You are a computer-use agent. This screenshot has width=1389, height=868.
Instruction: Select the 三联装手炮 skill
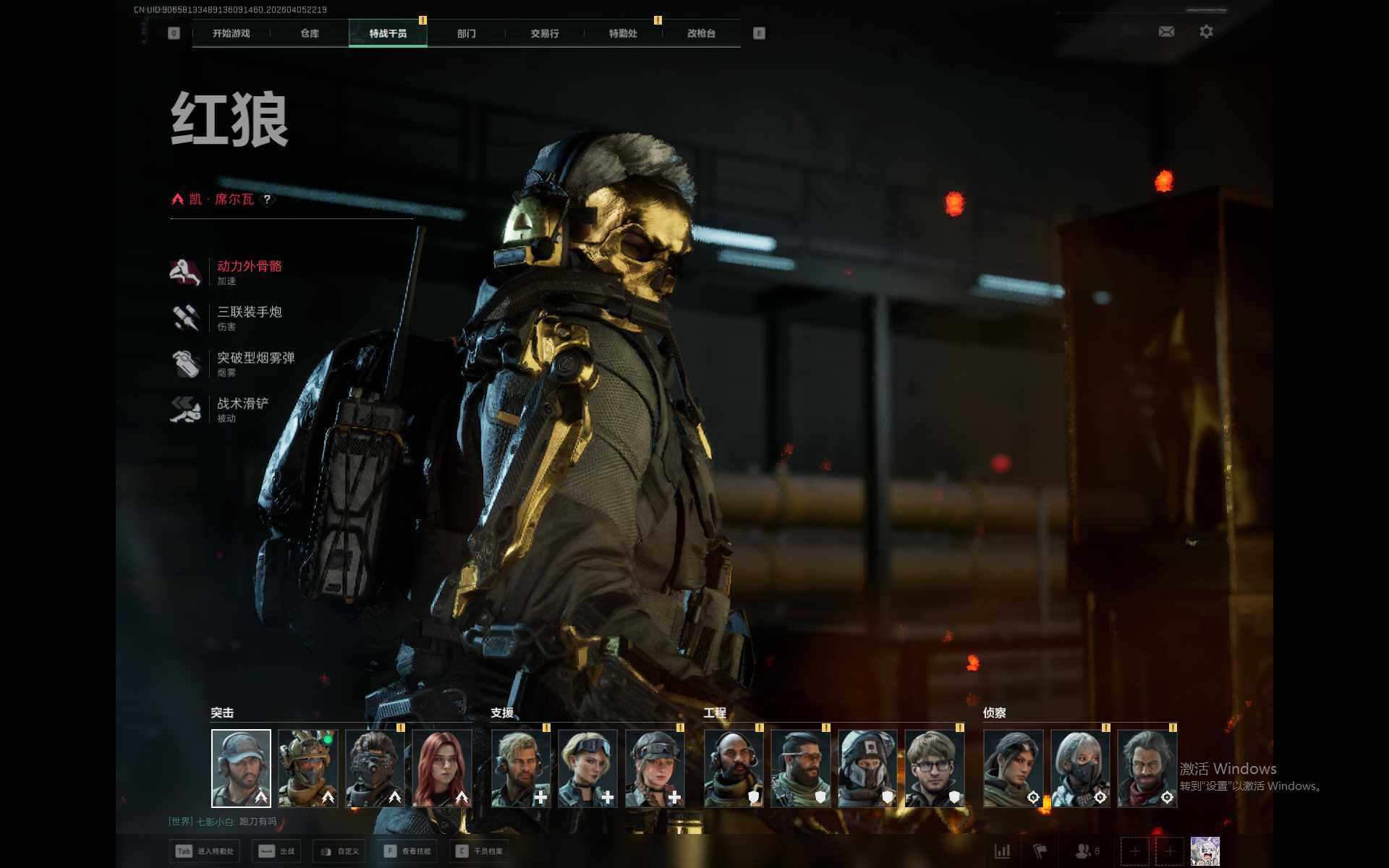coord(249,312)
